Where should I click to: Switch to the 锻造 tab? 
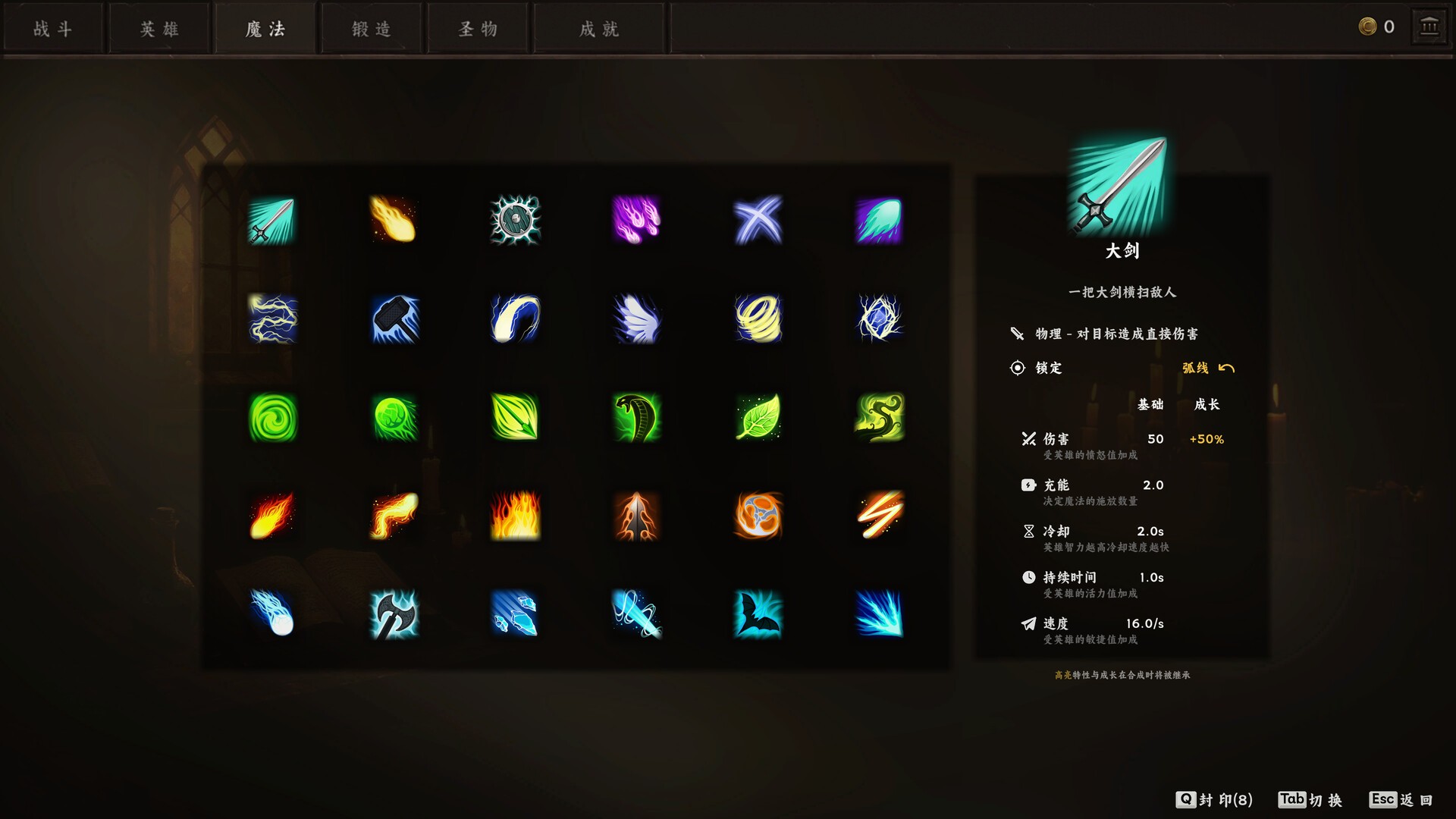coord(371,28)
